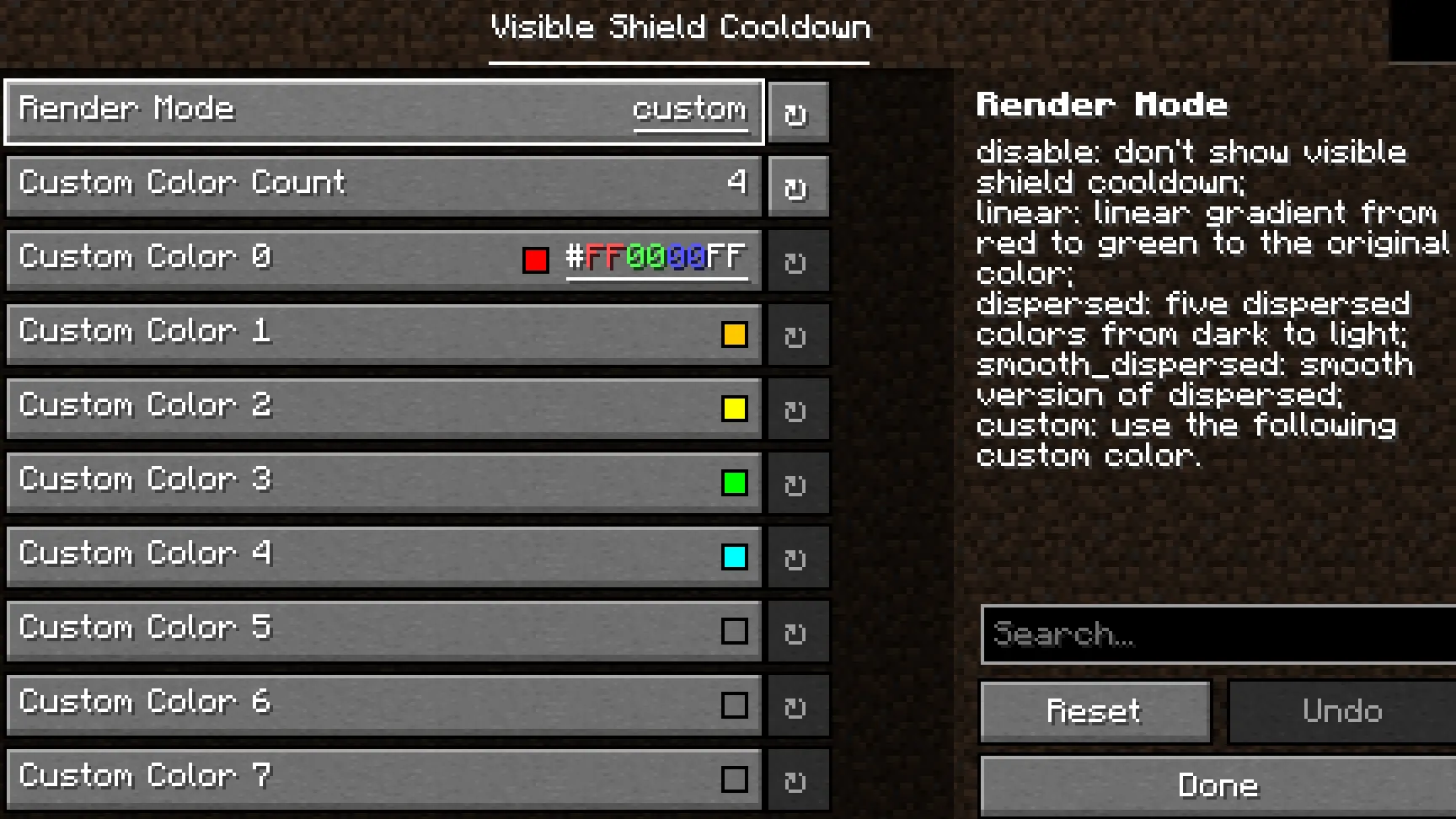Open the Custom Color 2 yellow color entry

[x=735, y=409]
